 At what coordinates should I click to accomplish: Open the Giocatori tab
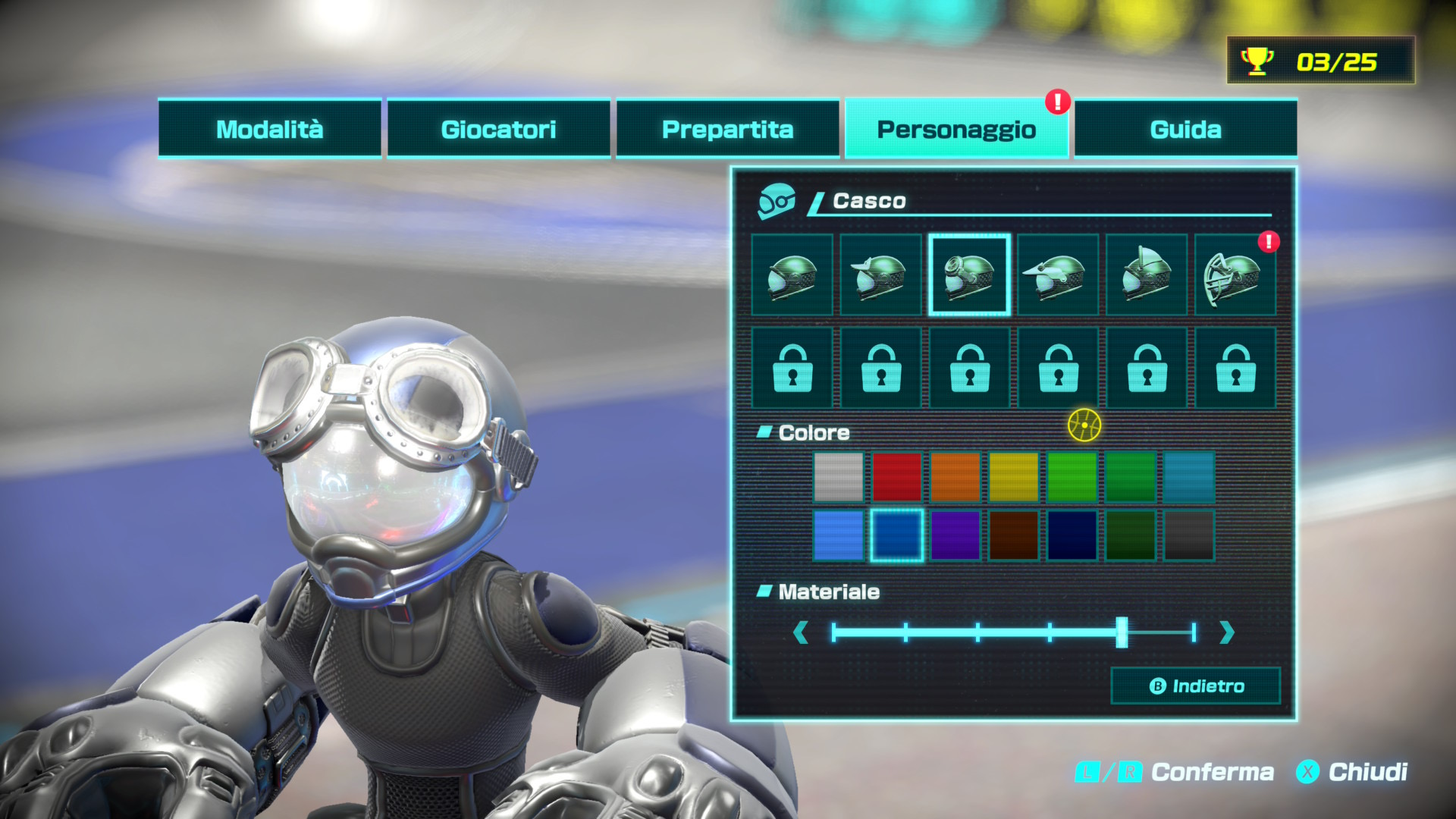pyautogui.click(x=498, y=129)
